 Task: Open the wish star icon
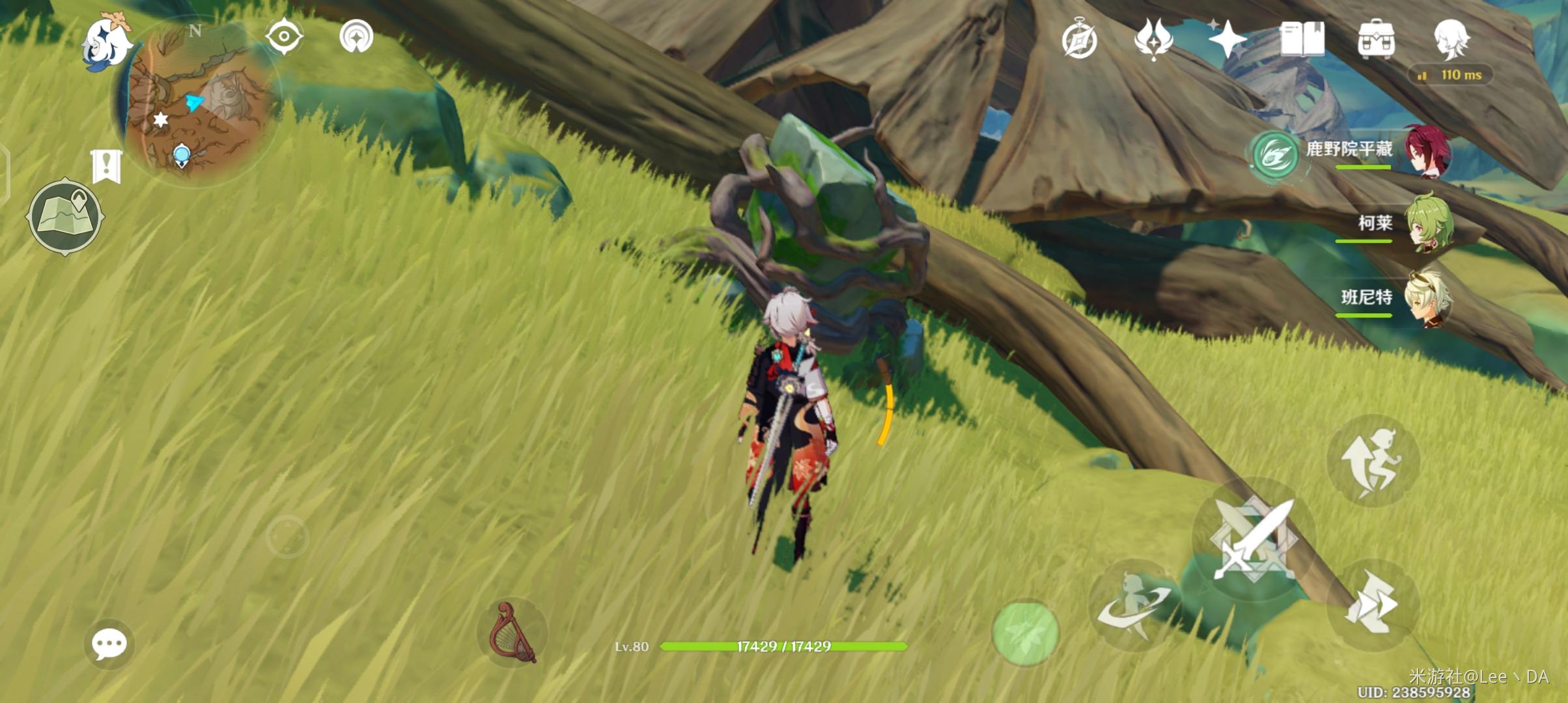1227,39
